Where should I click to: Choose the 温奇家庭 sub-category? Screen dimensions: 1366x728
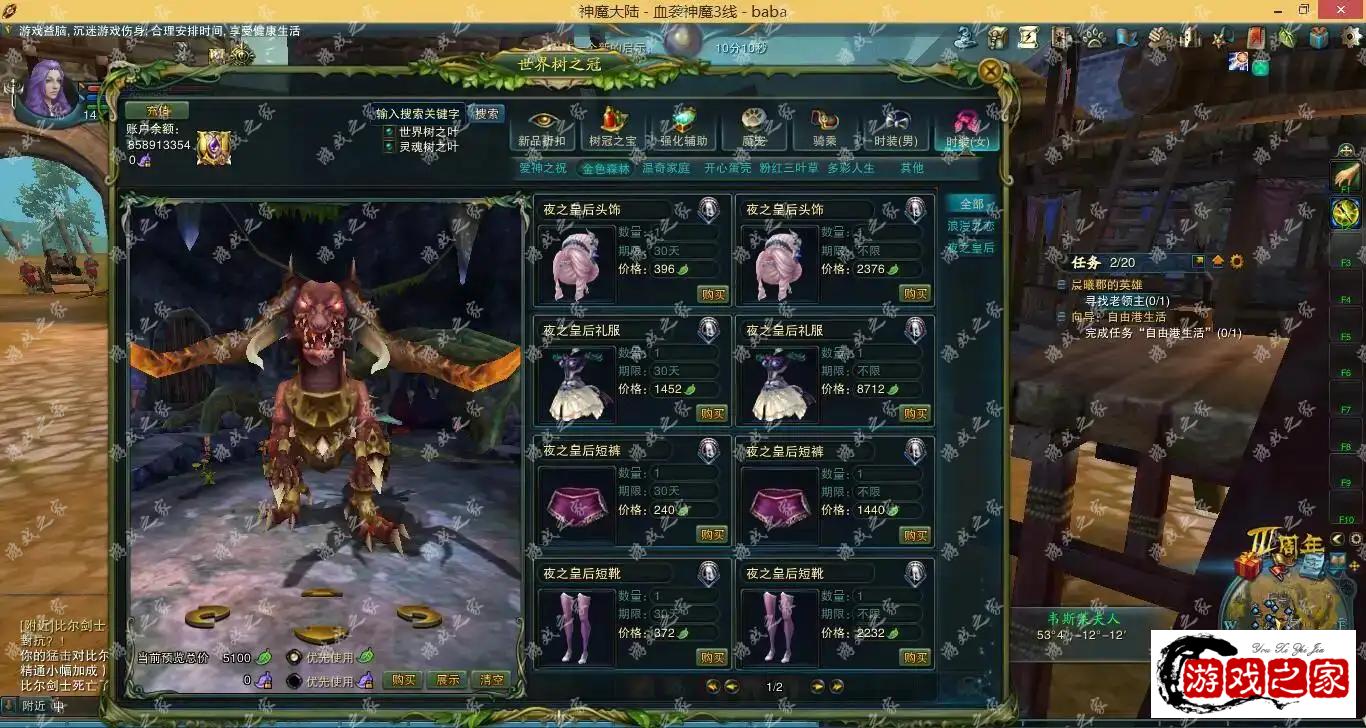(666, 168)
